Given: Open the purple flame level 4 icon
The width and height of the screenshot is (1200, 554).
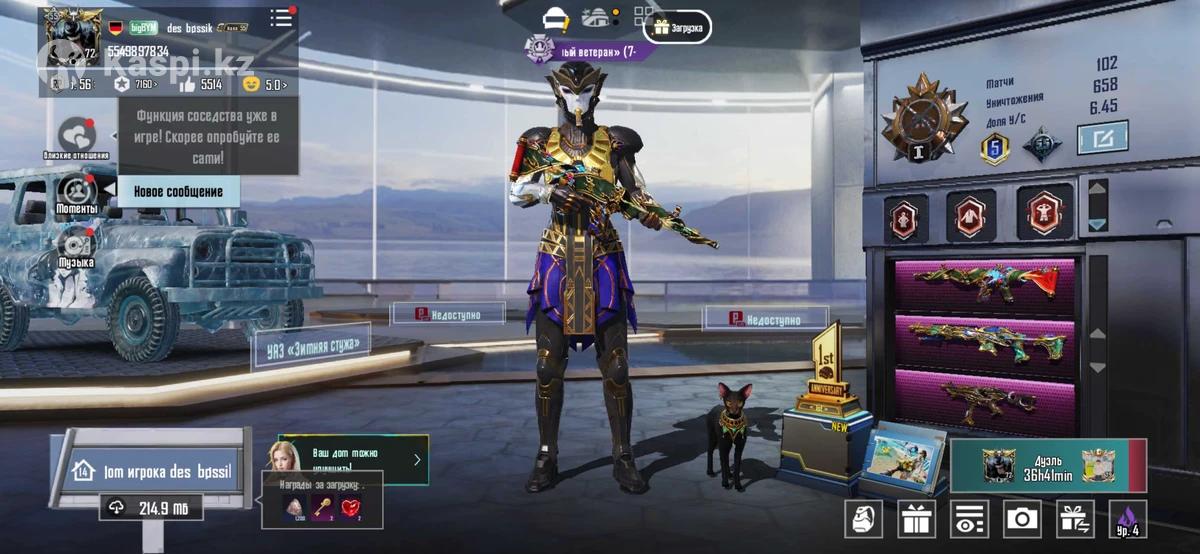Looking at the screenshot, I should tap(1127, 519).
